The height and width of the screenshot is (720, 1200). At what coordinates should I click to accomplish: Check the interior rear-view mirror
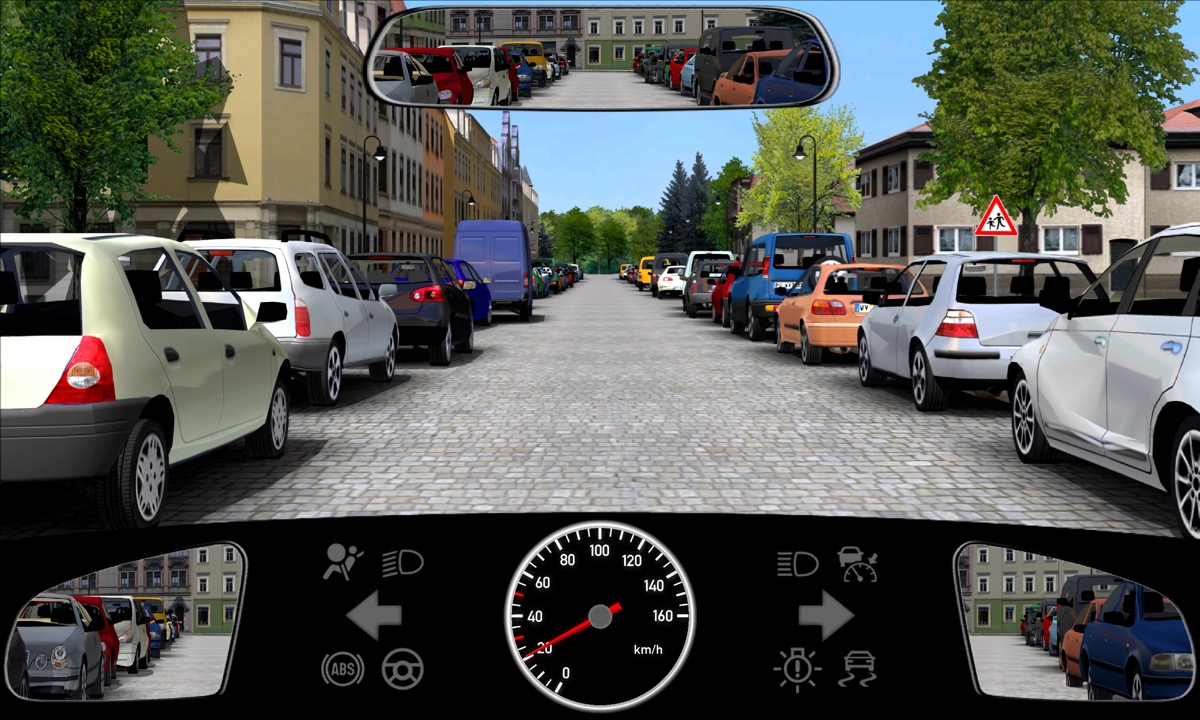tap(602, 58)
